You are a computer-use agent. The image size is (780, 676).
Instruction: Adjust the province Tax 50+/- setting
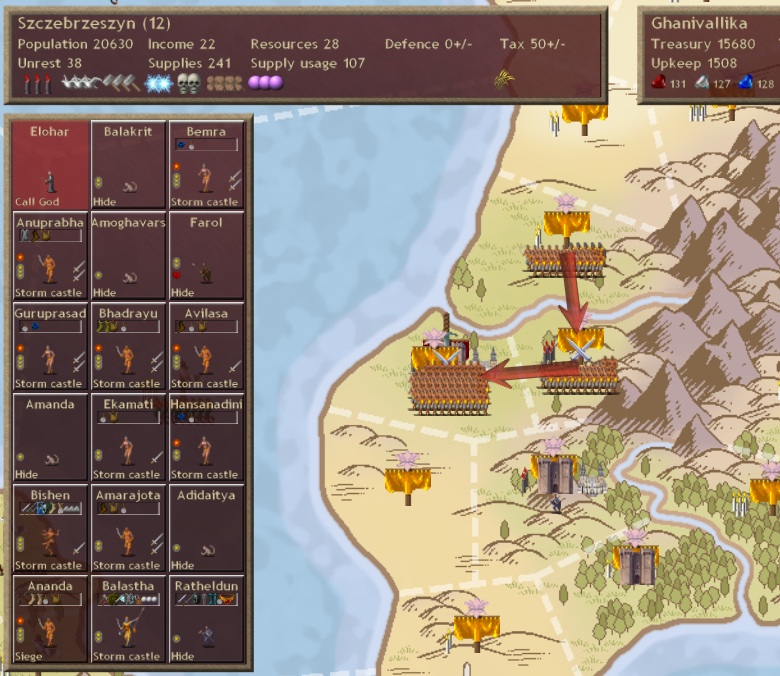pyautogui.click(x=530, y=44)
